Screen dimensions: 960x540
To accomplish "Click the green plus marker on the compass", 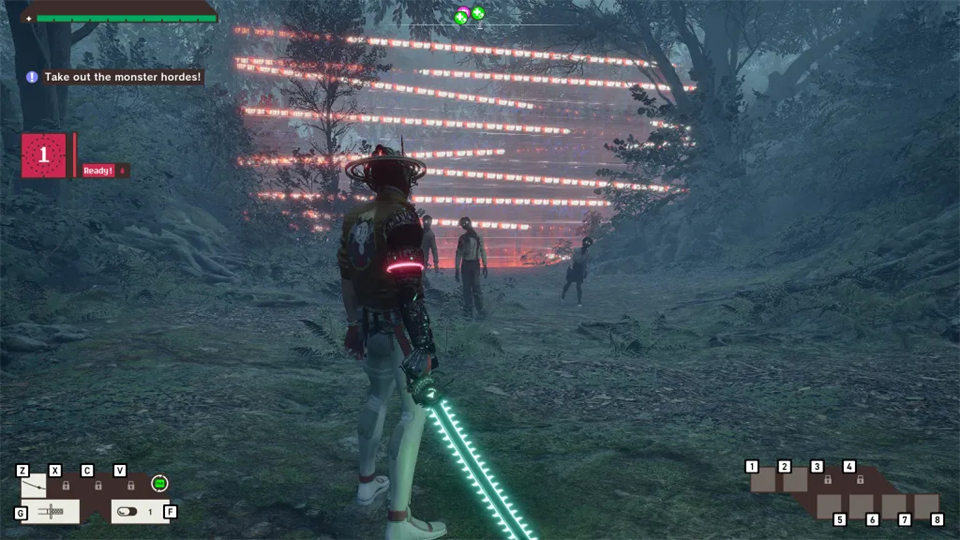I will [x=478, y=13].
